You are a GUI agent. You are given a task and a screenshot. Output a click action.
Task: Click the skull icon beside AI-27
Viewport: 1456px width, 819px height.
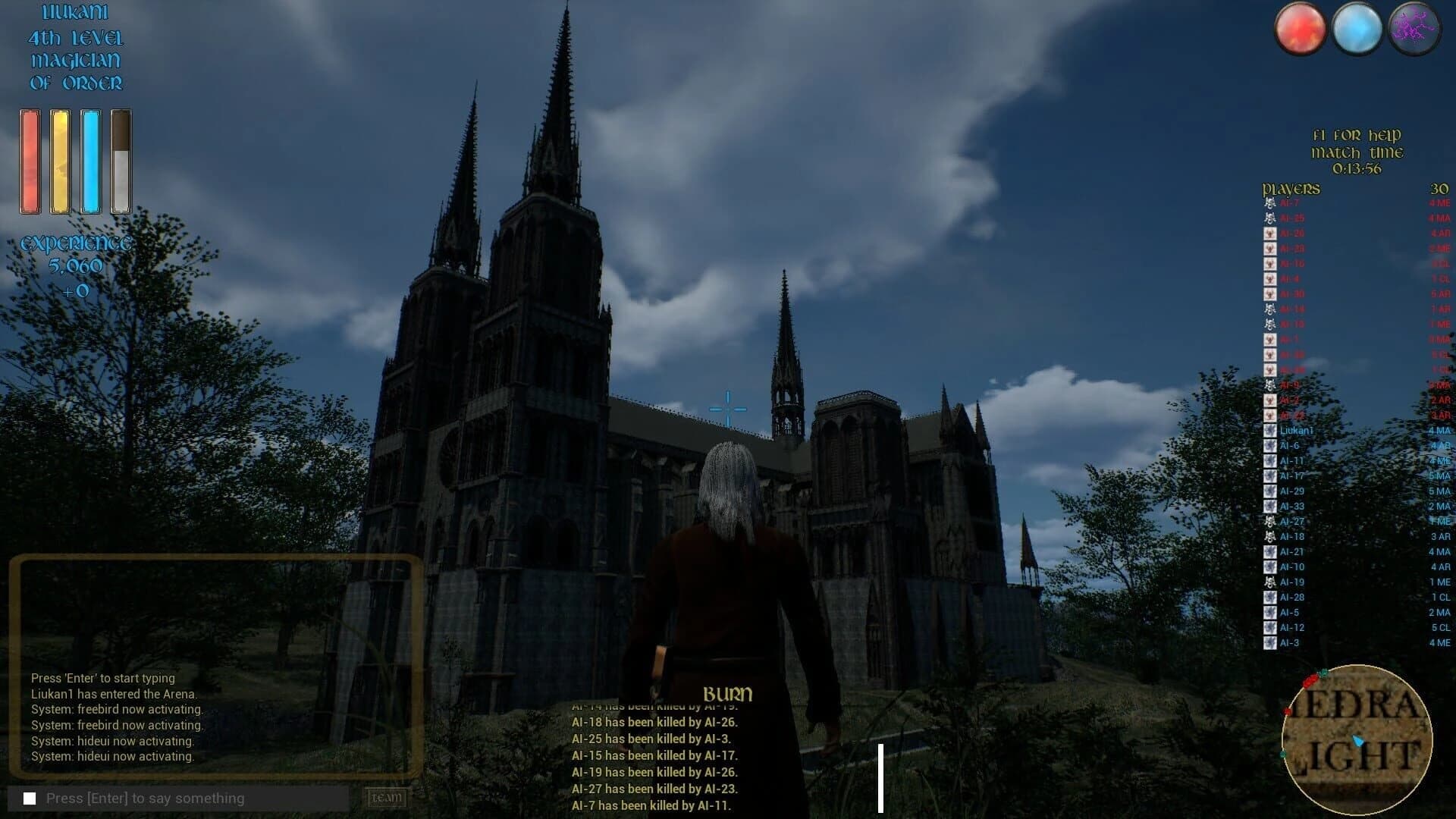(x=1270, y=521)
